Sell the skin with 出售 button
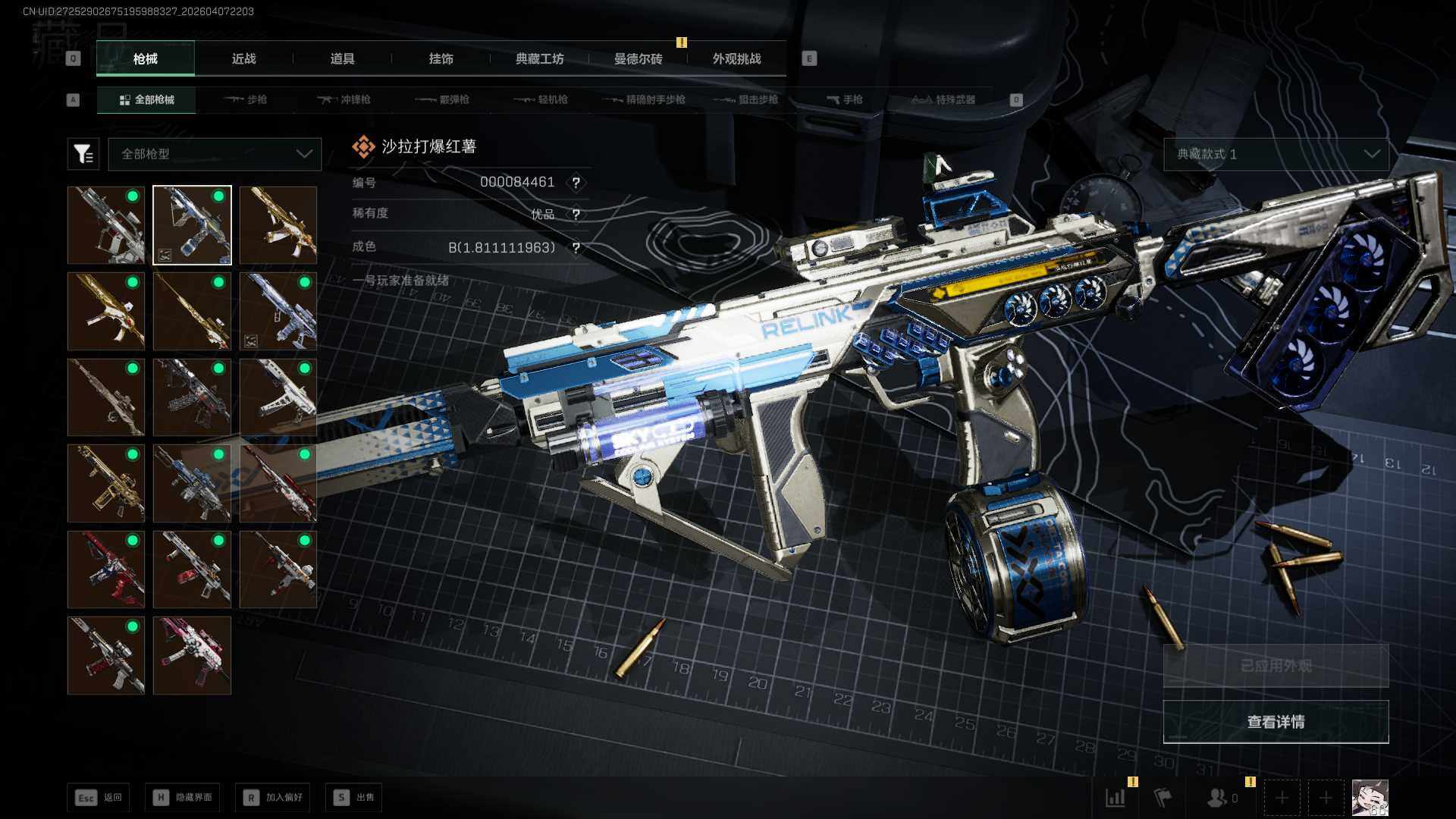1456x819 pixels. click(x=353, y=798)
